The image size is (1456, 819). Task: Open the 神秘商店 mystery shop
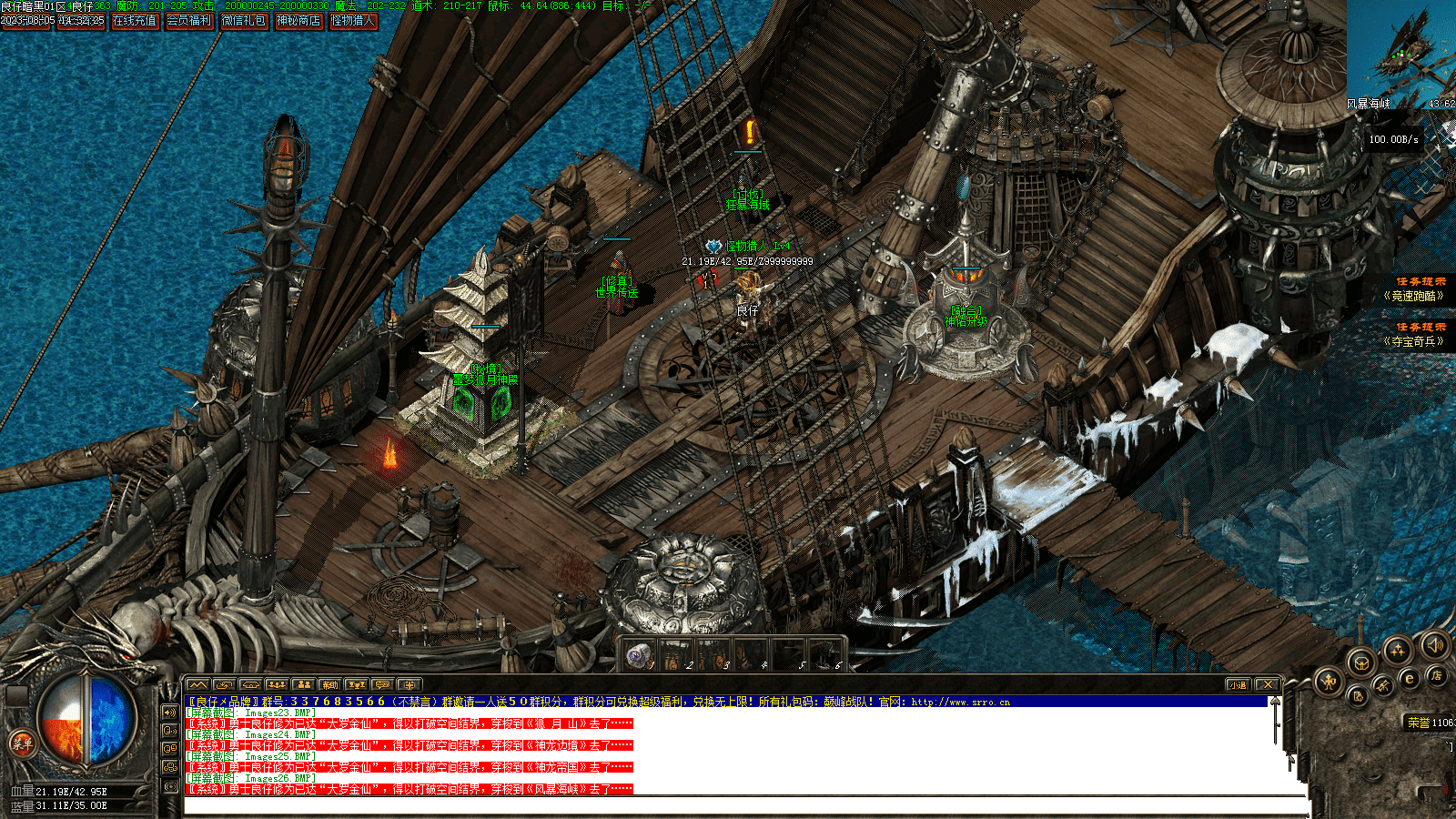point(298,20)
